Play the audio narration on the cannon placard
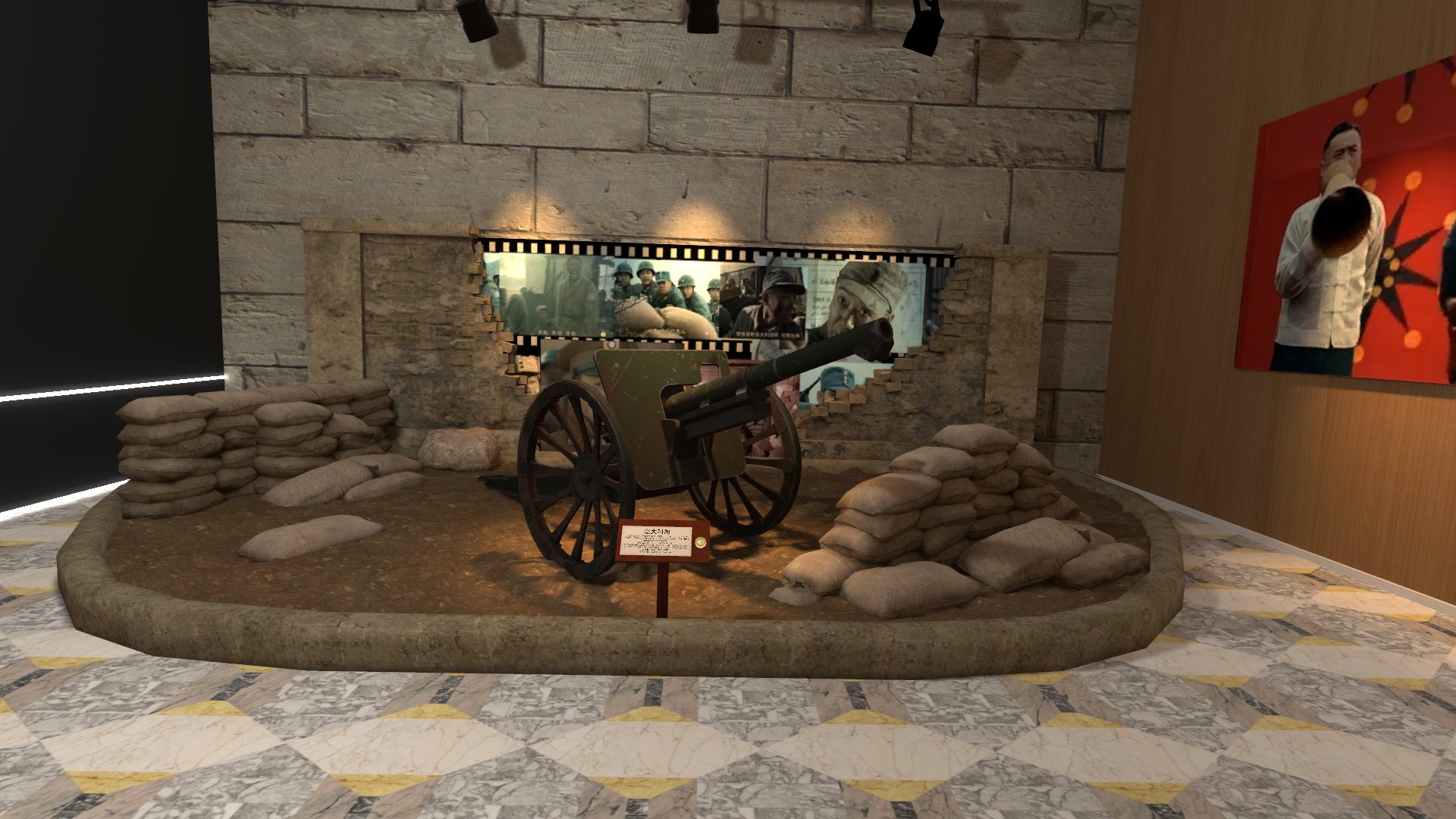The width and height of the screenshot is (1456, 819). pyautogui.click(x=699, y=542)
